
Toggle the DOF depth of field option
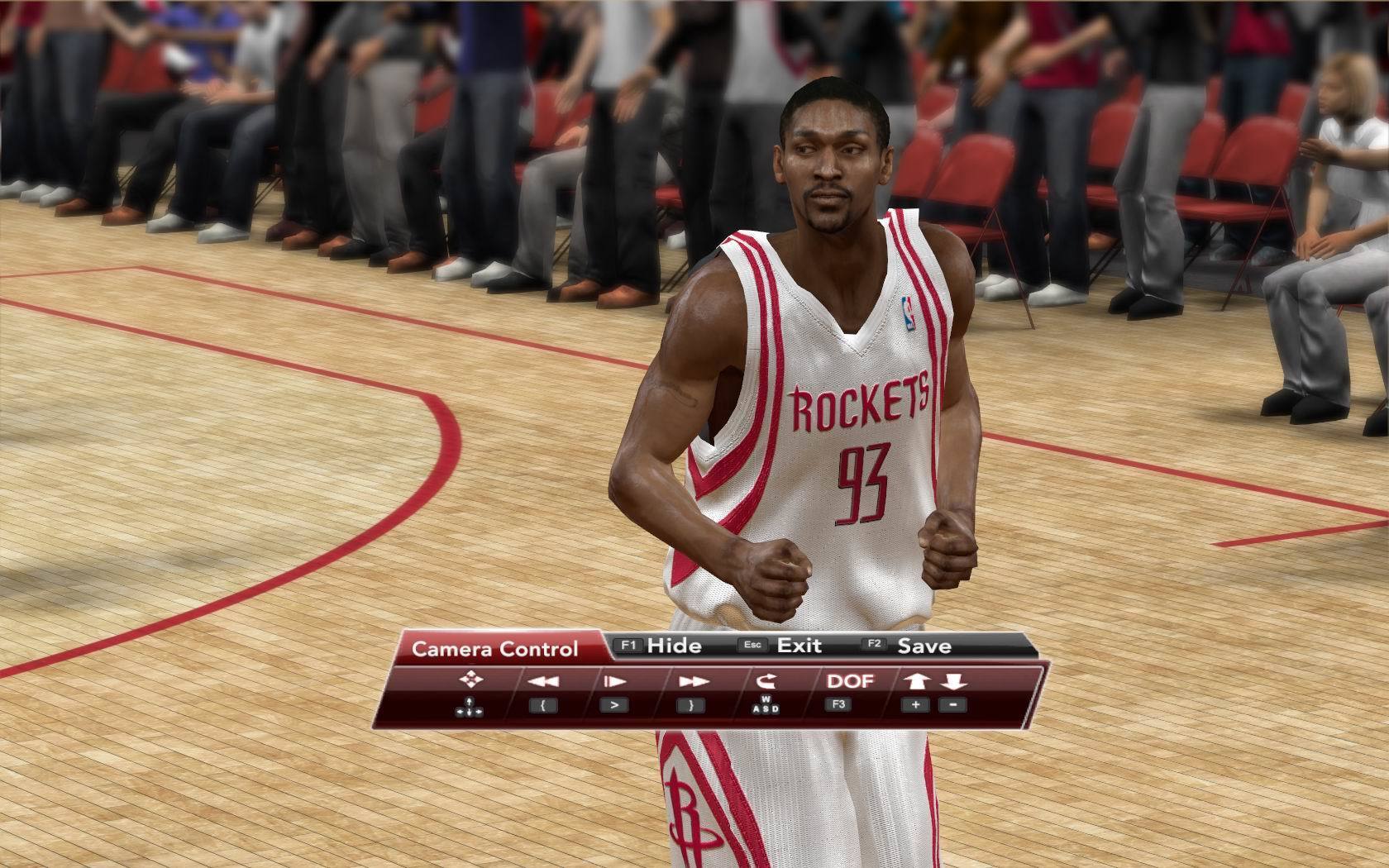pyautogui.click(x=850, y=681)
